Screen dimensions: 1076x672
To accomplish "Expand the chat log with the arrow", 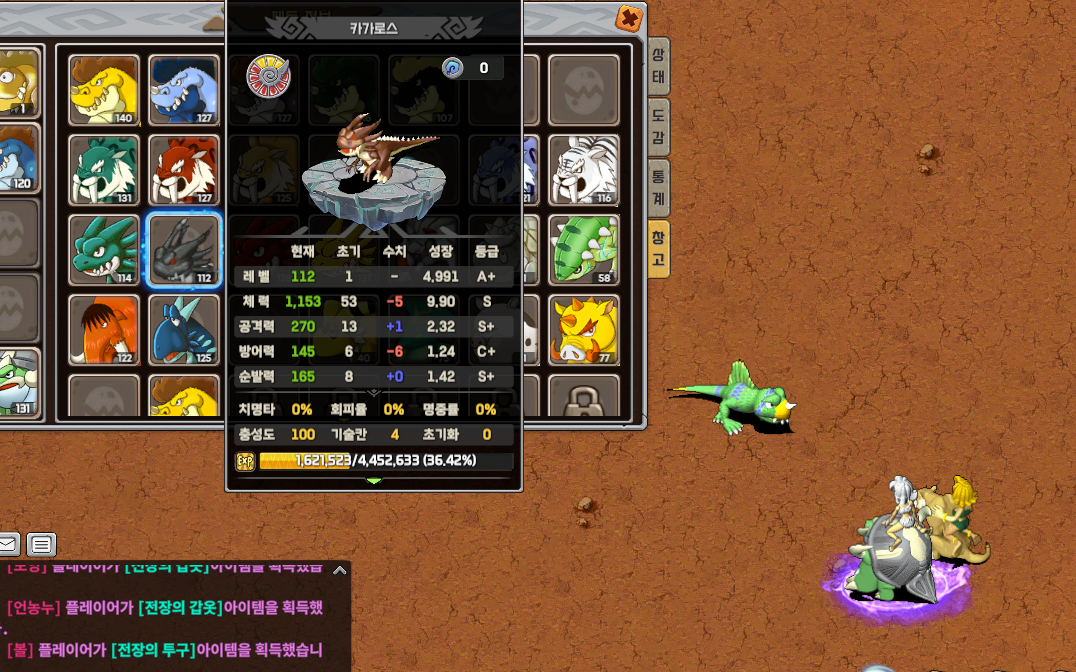I will [x=340, y=571].
